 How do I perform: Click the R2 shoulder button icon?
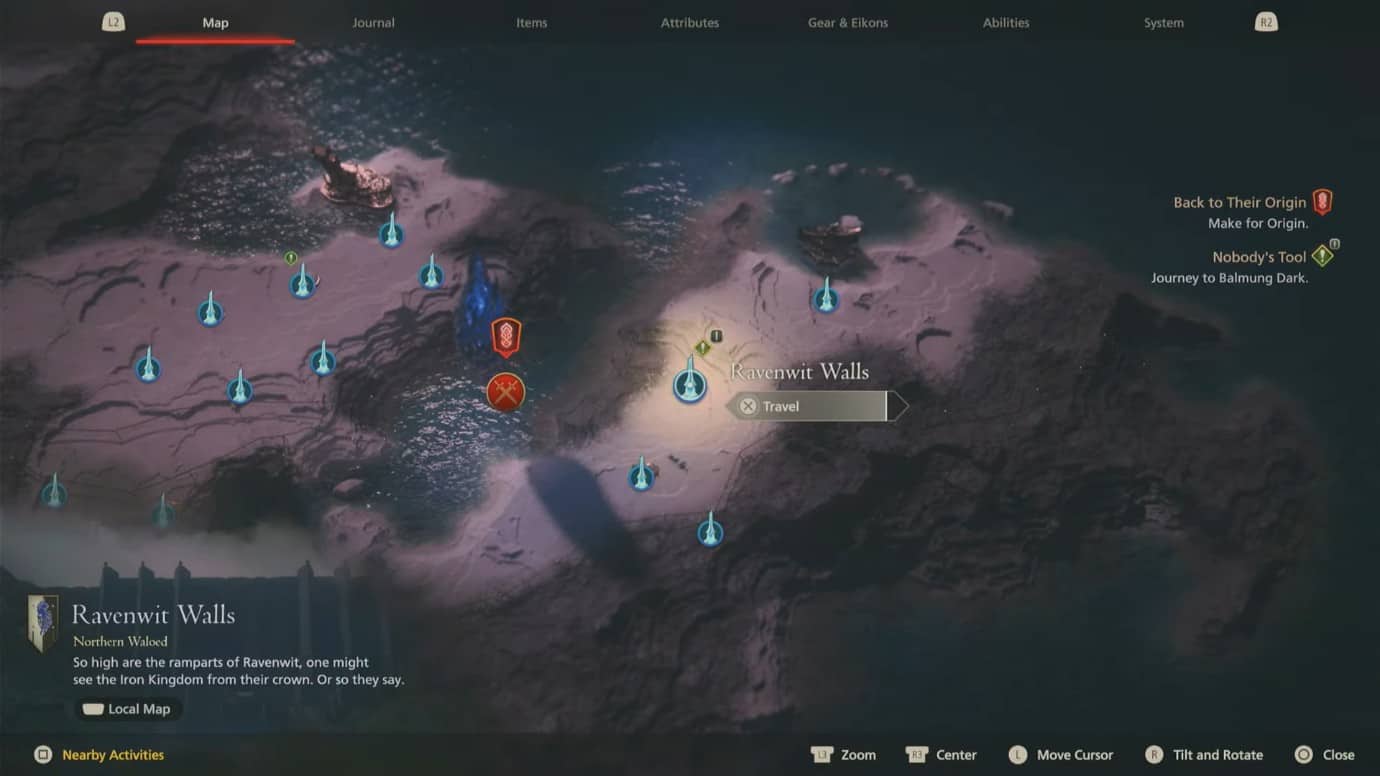coord(1266,21)
